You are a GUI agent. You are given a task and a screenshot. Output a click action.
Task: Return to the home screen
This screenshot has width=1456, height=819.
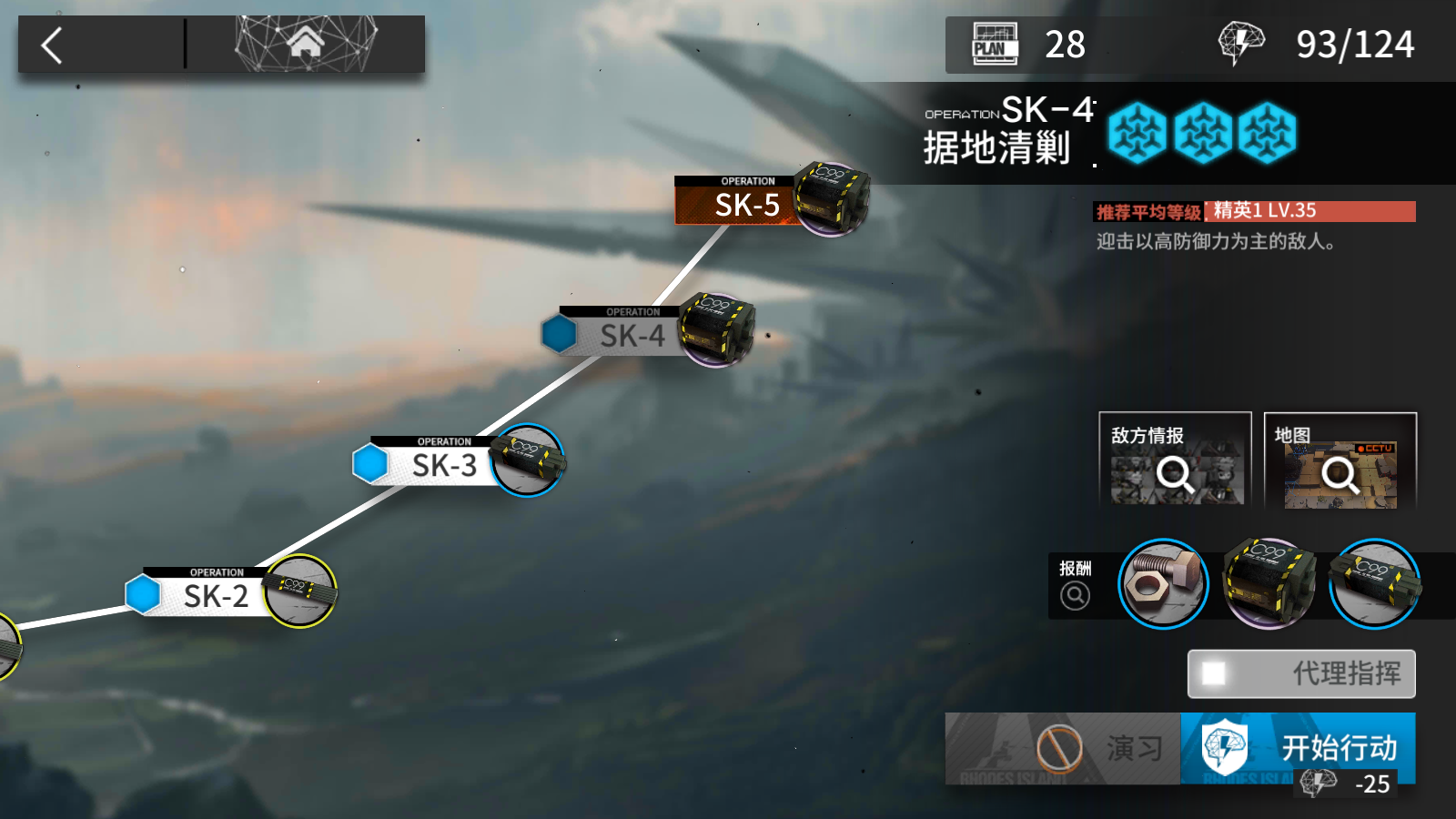tap(306, 44)
